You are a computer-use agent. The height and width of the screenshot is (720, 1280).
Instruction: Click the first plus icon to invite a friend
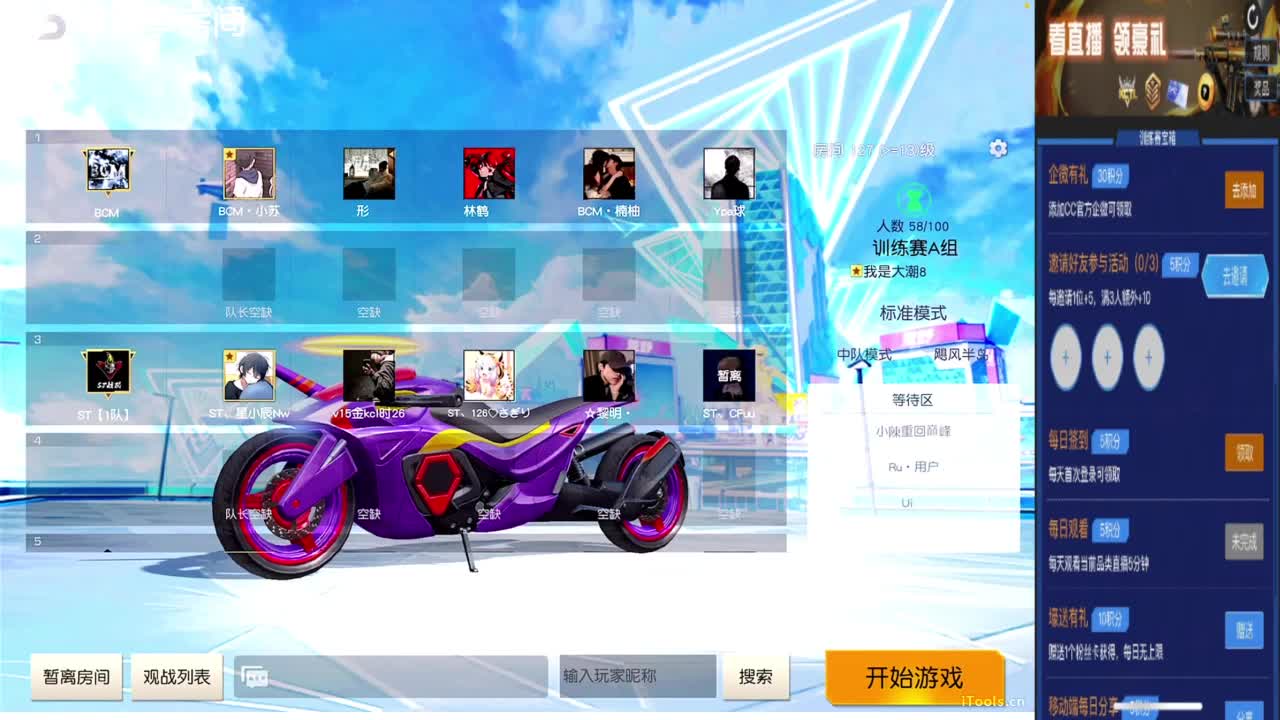1066,357
